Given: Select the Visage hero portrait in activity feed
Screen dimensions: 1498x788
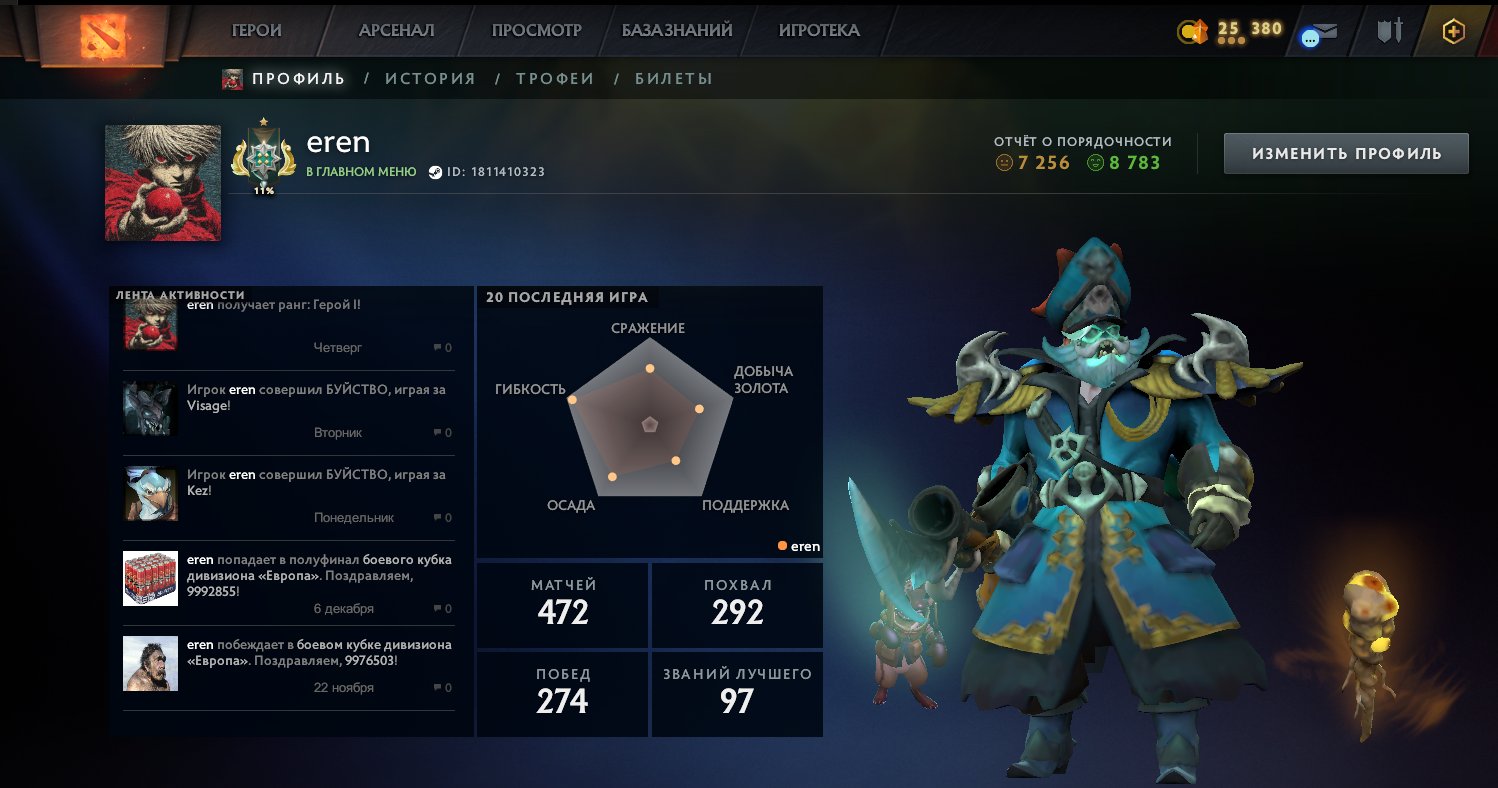Looking at the screenshot, I should [150, 407].
